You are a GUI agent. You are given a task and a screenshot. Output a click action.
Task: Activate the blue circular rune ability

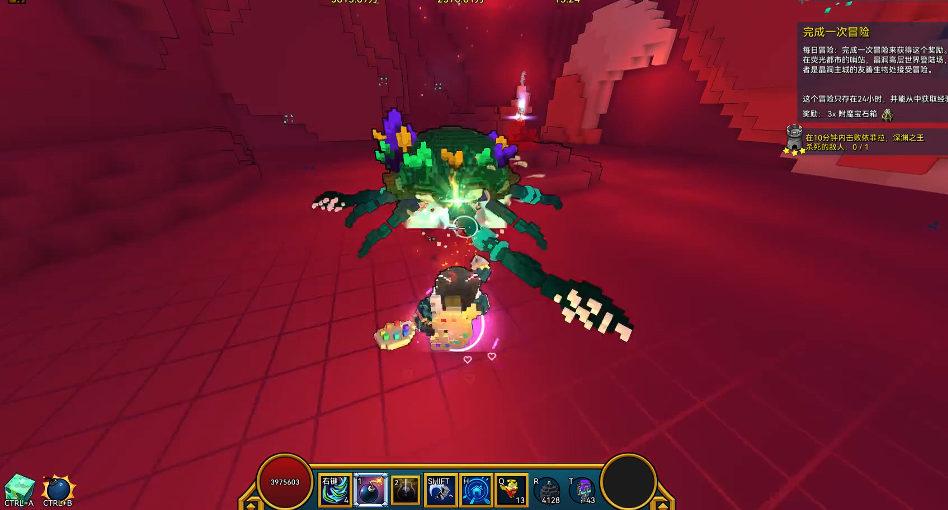476,489
